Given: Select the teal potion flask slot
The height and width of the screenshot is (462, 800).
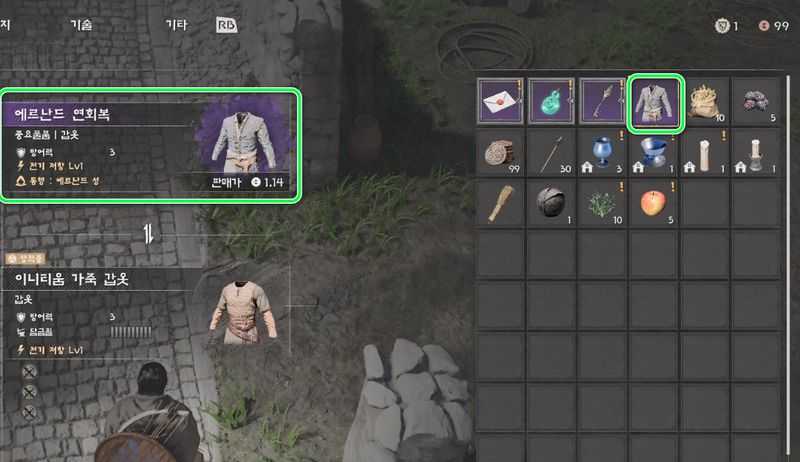Looking at the screenshot, I should point(553,102).
